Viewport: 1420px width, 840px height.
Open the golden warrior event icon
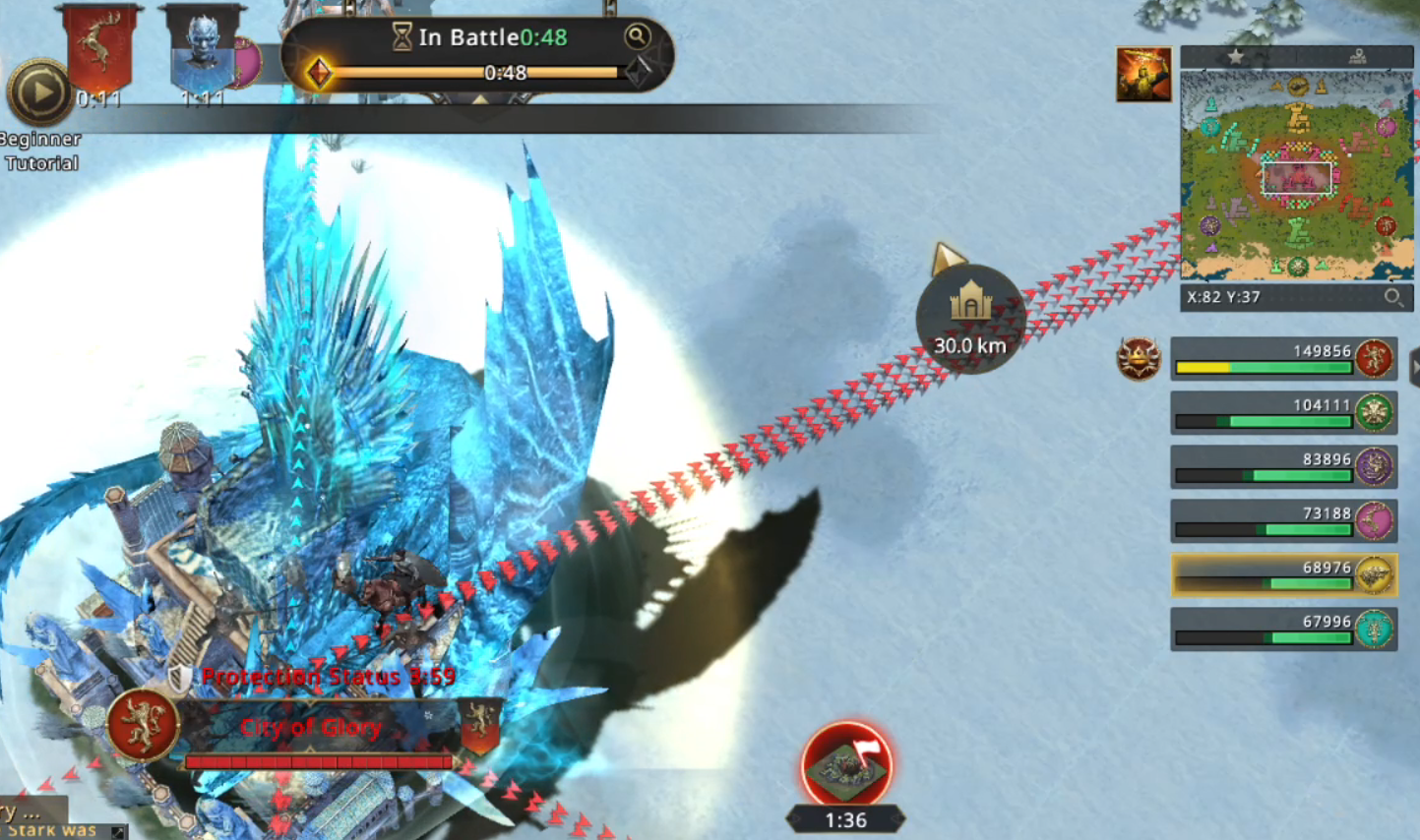[x=1143, y=75]
